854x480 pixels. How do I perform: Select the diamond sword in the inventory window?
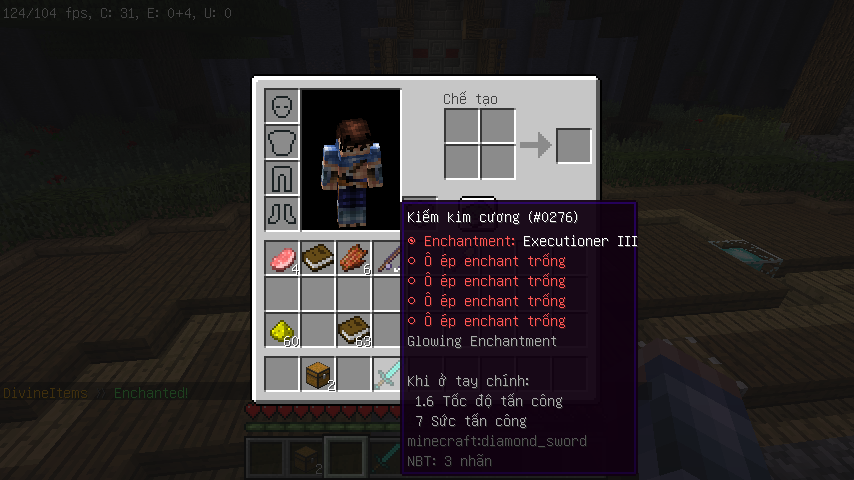(388, 374)
